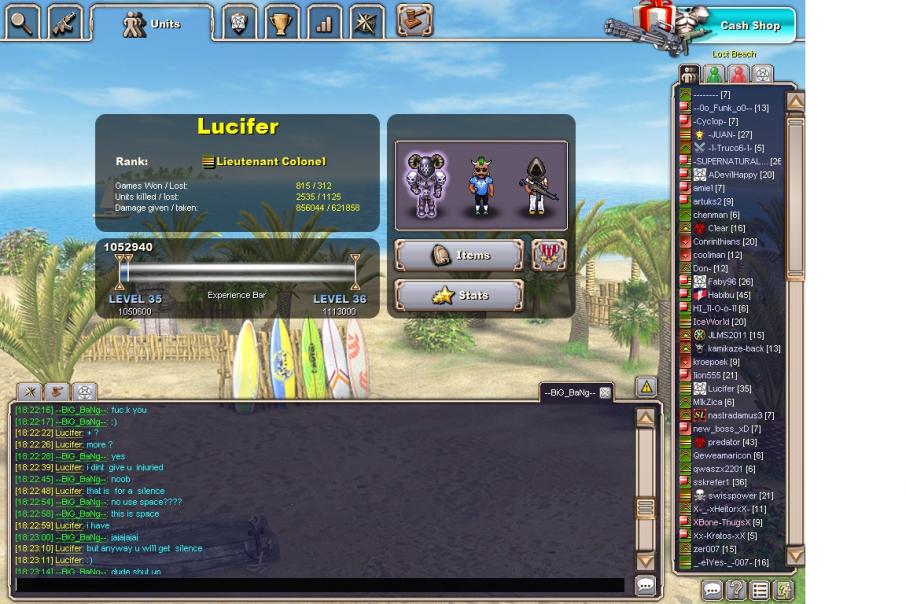Click the medal ribbon button beside Items

tap(549, 255)
